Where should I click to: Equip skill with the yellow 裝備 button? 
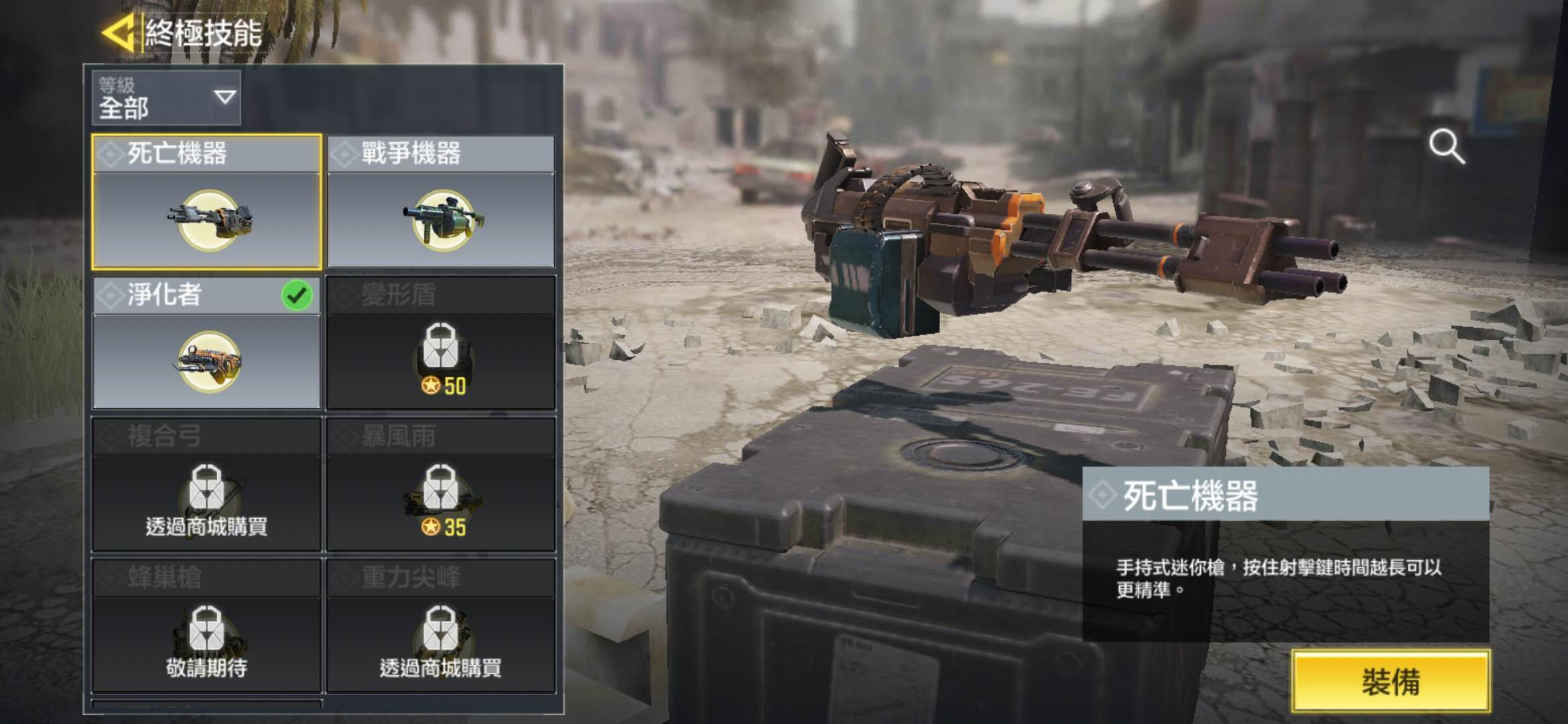point(1391,681)
